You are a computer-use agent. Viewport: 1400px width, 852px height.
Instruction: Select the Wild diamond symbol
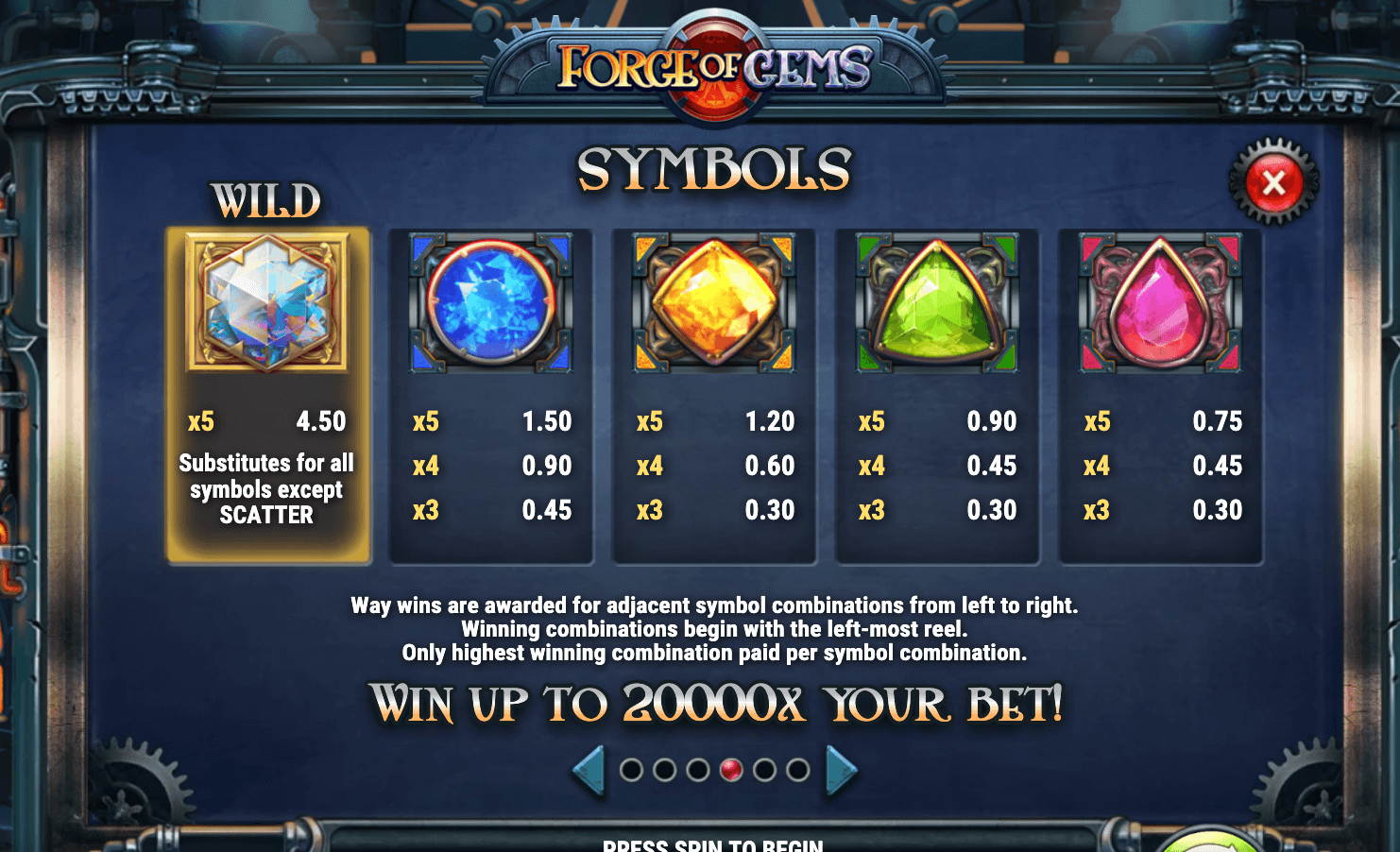(x=267, y=300)
